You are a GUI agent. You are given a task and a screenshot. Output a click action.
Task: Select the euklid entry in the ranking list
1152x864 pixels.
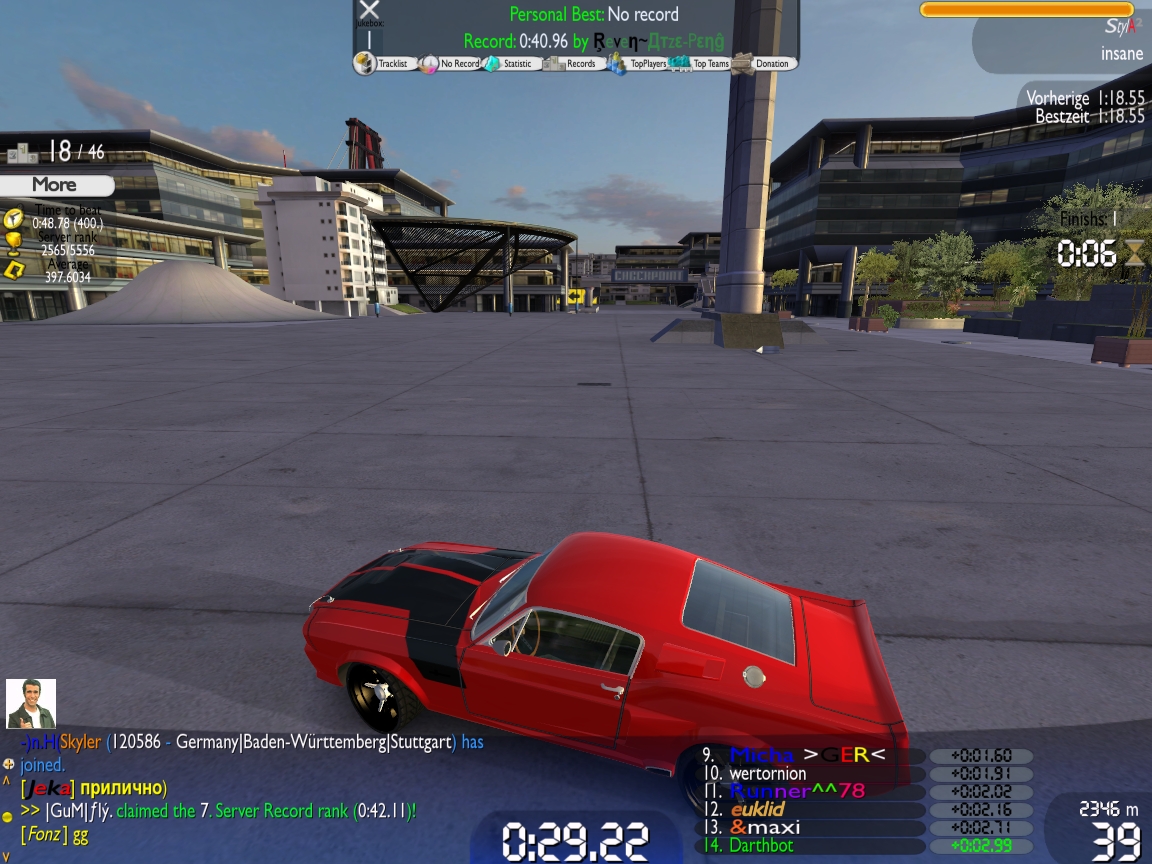coord(757,809)
